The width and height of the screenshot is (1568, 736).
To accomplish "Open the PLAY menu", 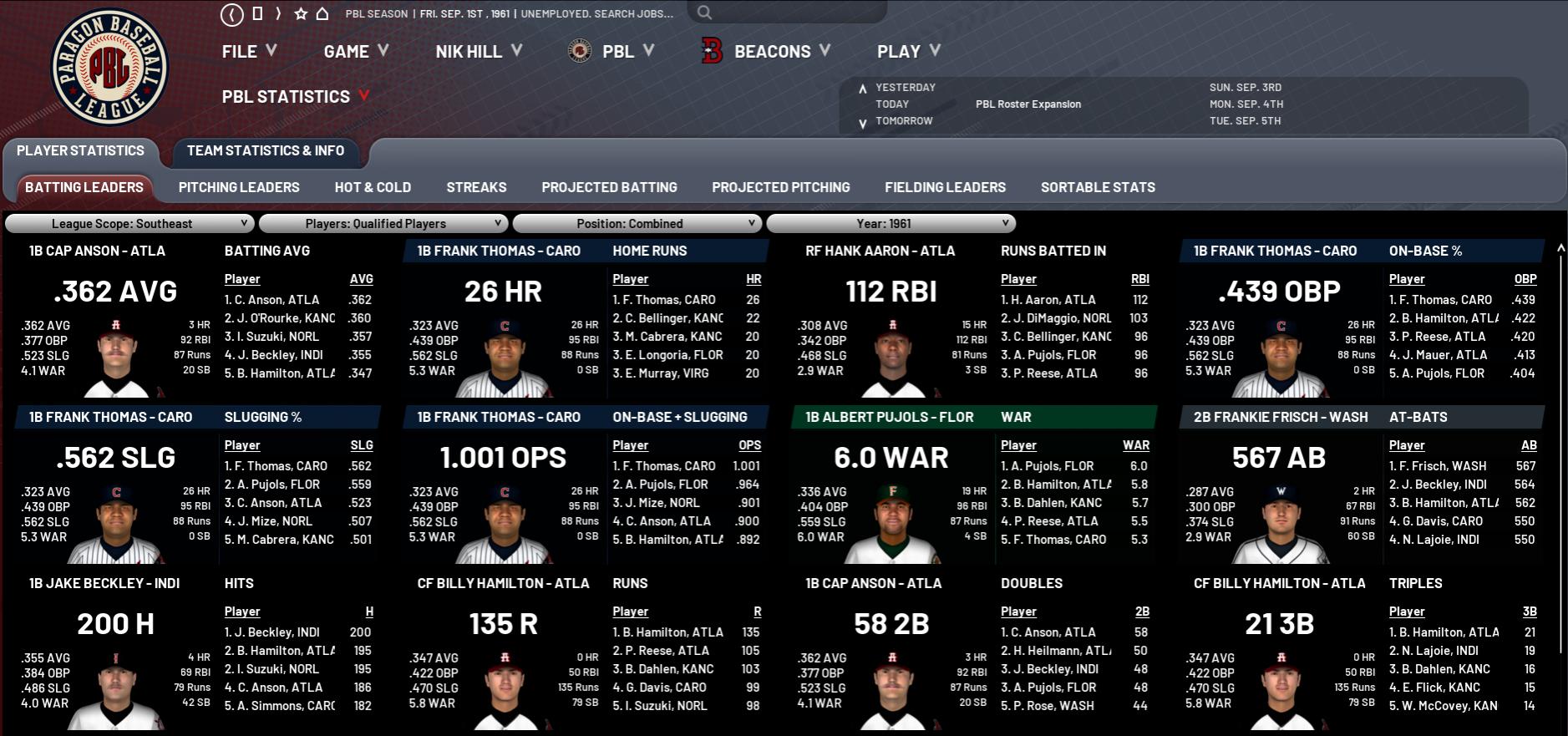I will 908,52.
